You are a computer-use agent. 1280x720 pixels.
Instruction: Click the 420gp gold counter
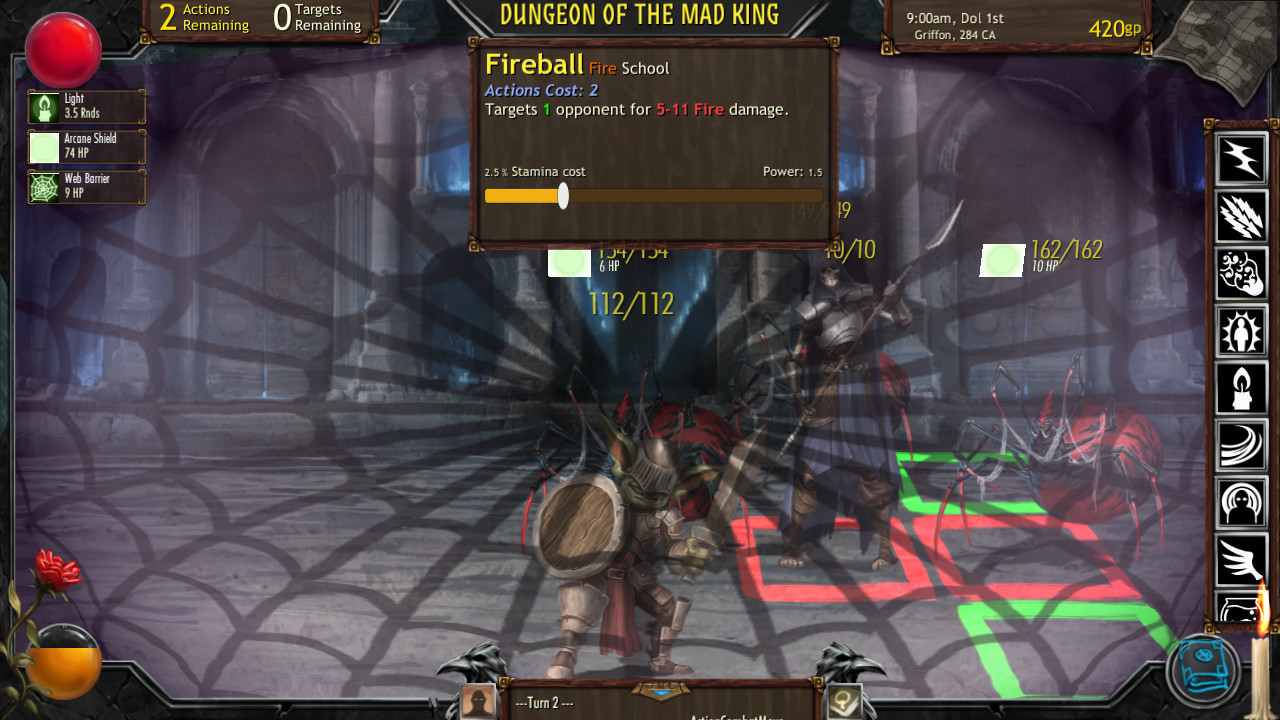pyautogui.click(x=1115, y=29)
